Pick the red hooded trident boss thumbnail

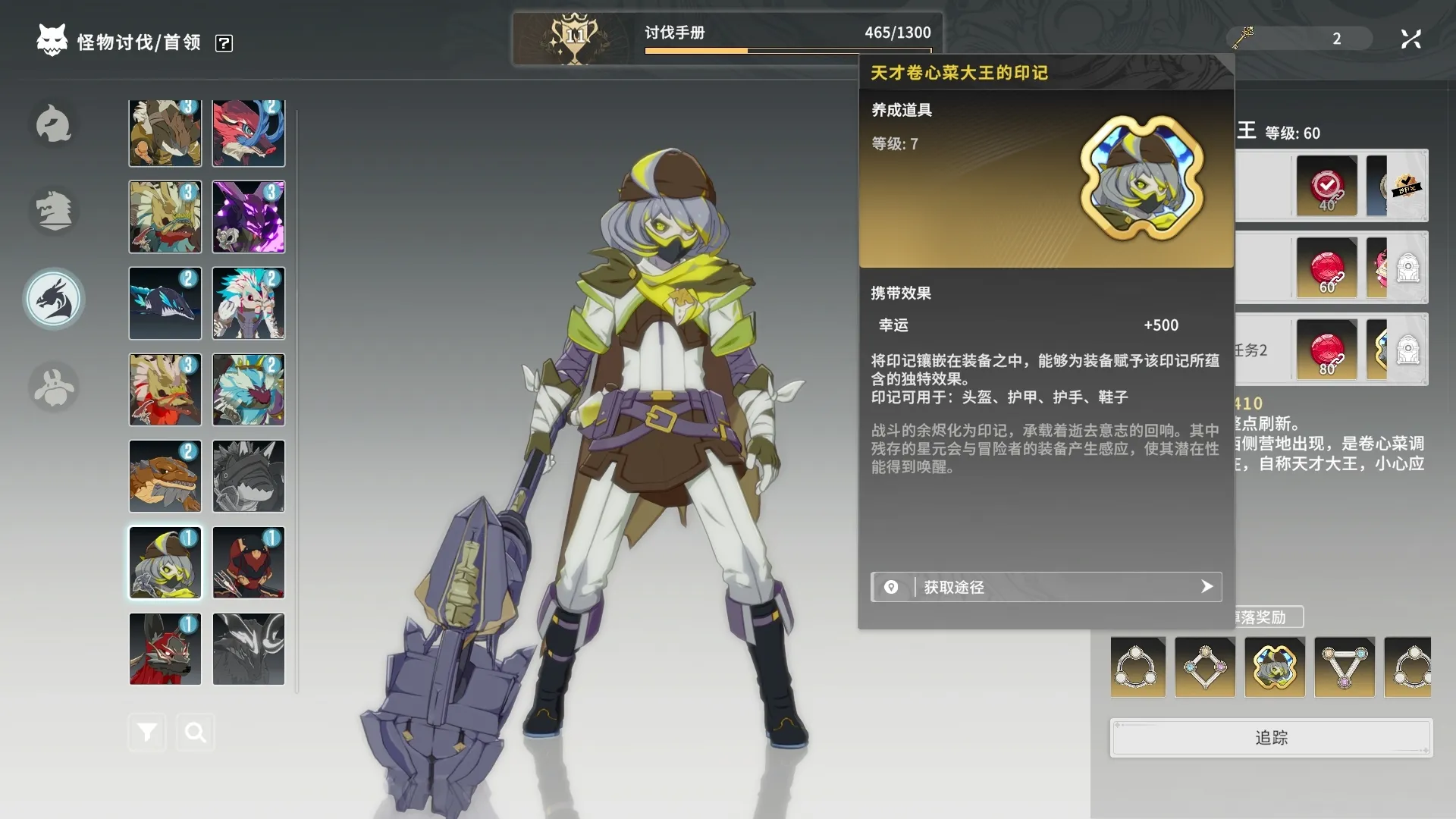click(249, 563)
